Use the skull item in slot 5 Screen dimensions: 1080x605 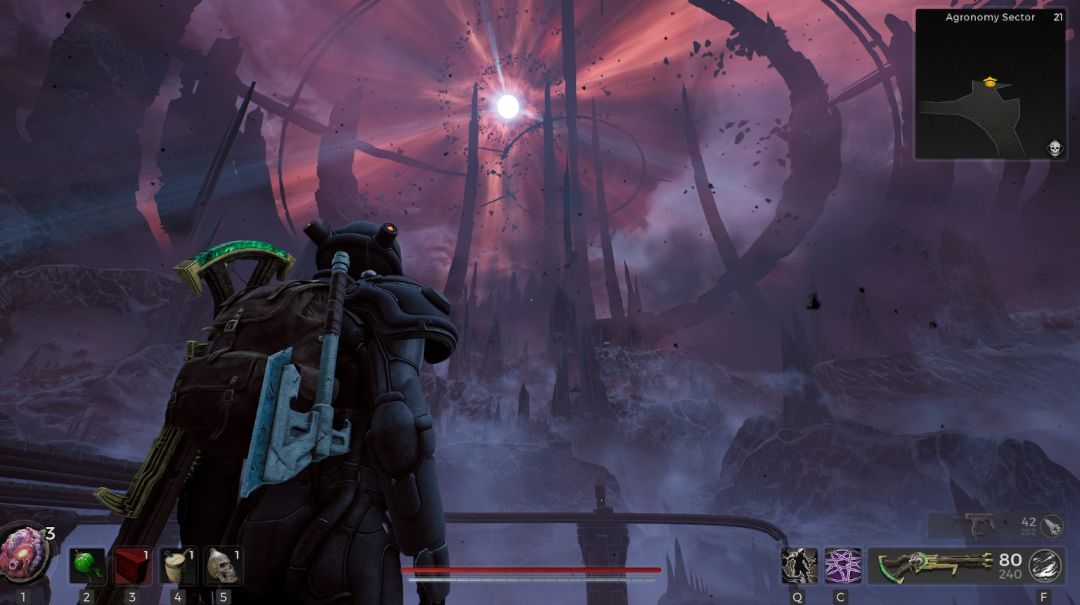222,566
